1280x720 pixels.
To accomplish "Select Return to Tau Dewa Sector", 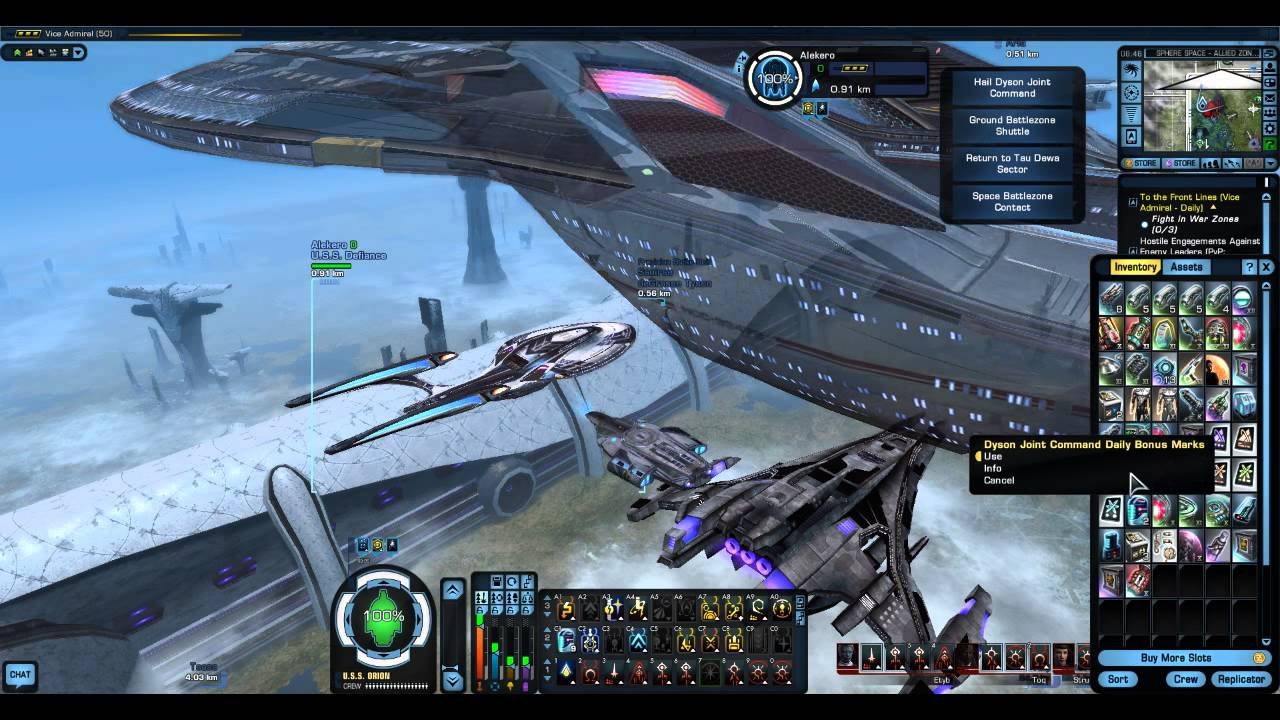I will click(x=1012, y=164).
